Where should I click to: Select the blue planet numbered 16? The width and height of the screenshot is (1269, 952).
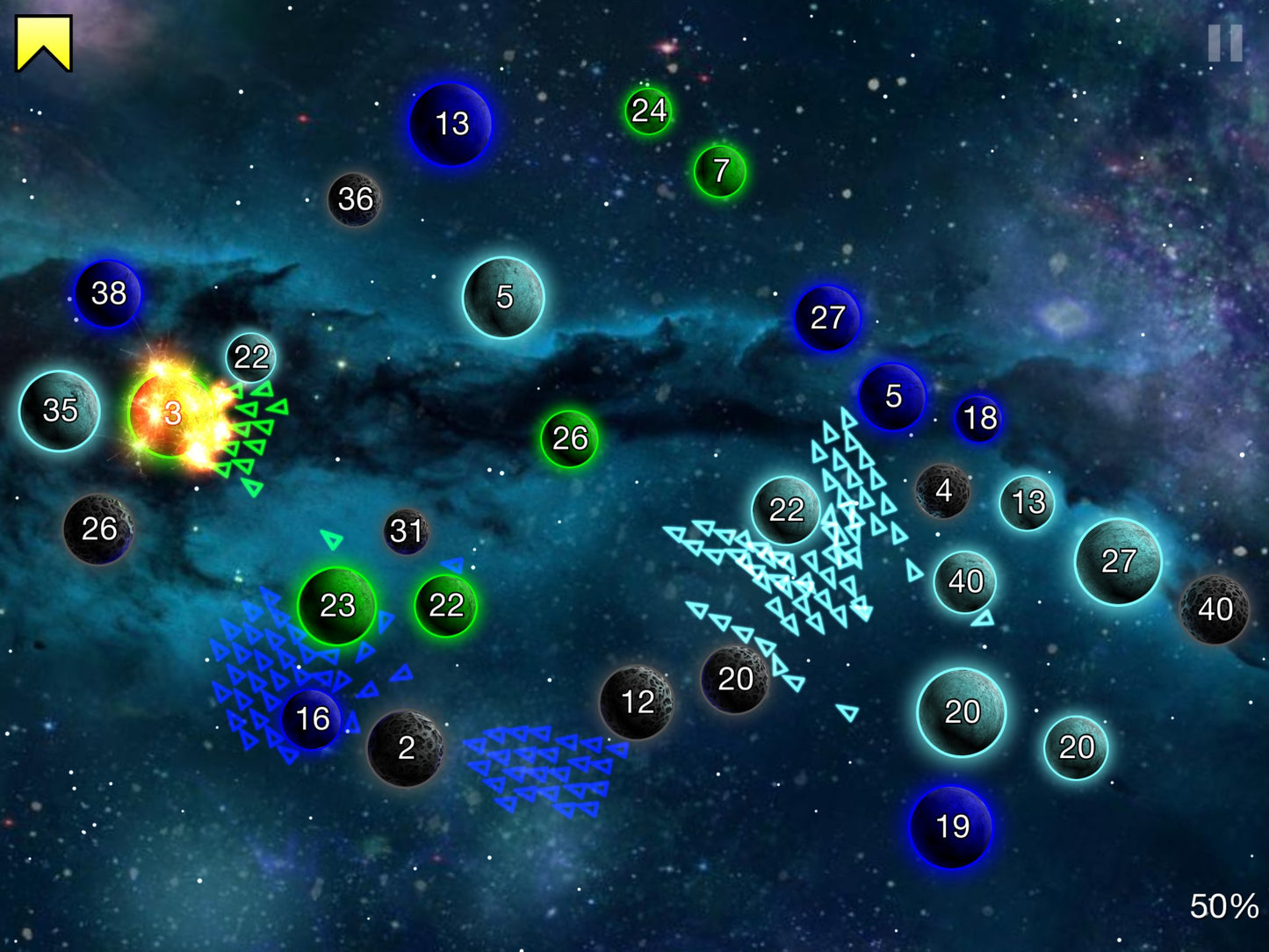[312, 719]
